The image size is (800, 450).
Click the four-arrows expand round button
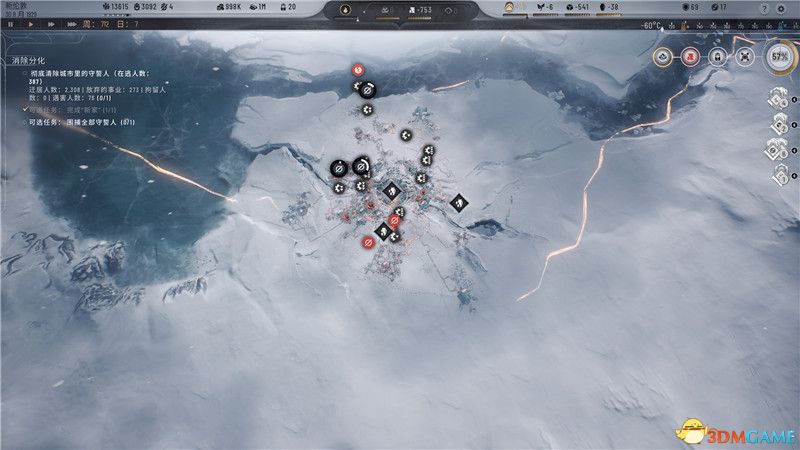(744, 58)
